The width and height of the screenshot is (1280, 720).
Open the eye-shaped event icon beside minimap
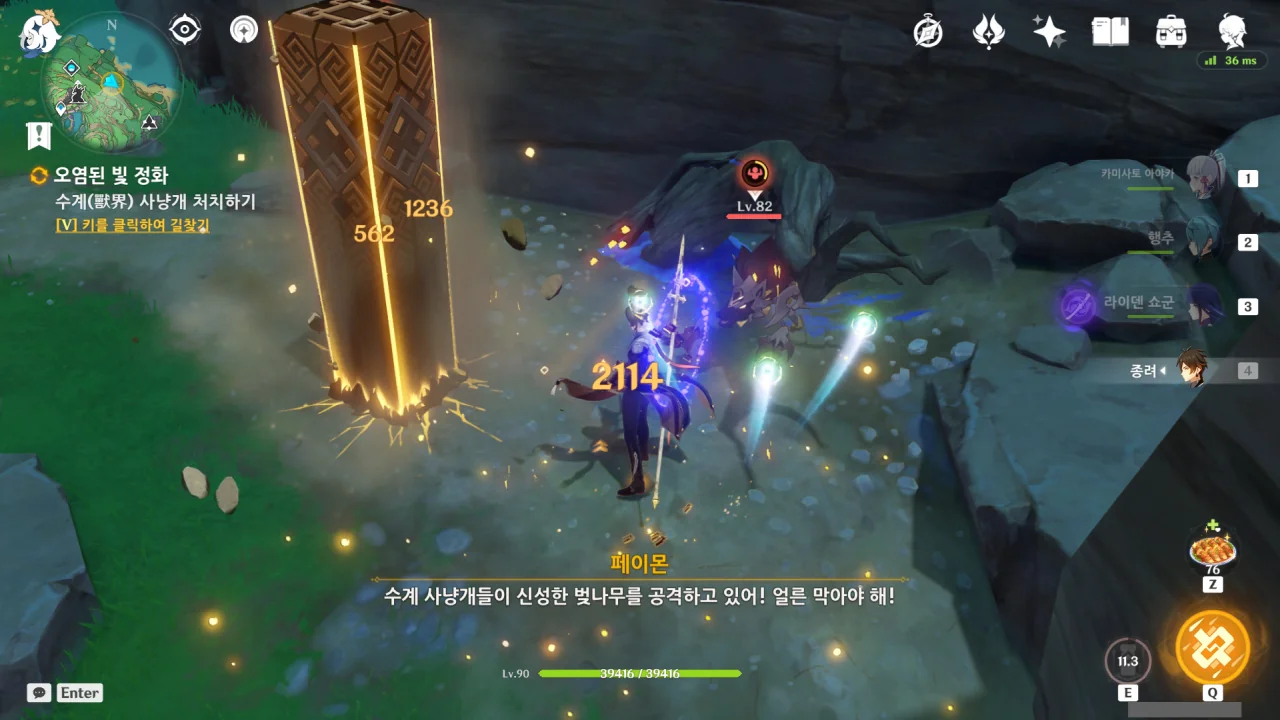point(185,30)
